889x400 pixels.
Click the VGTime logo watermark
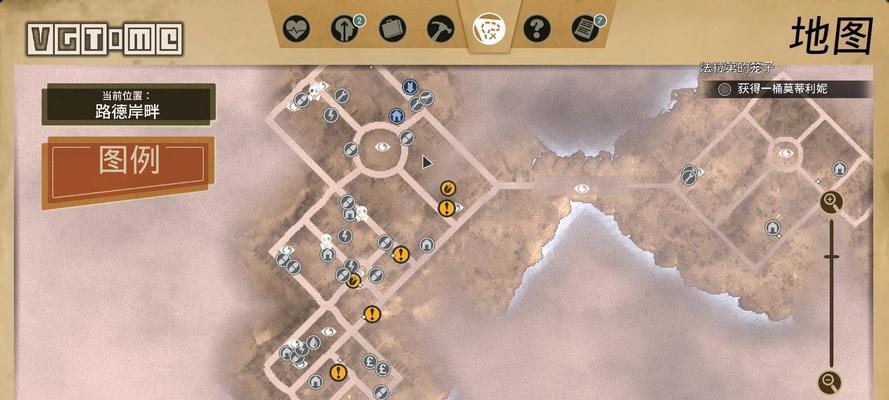tap(105, 39)
